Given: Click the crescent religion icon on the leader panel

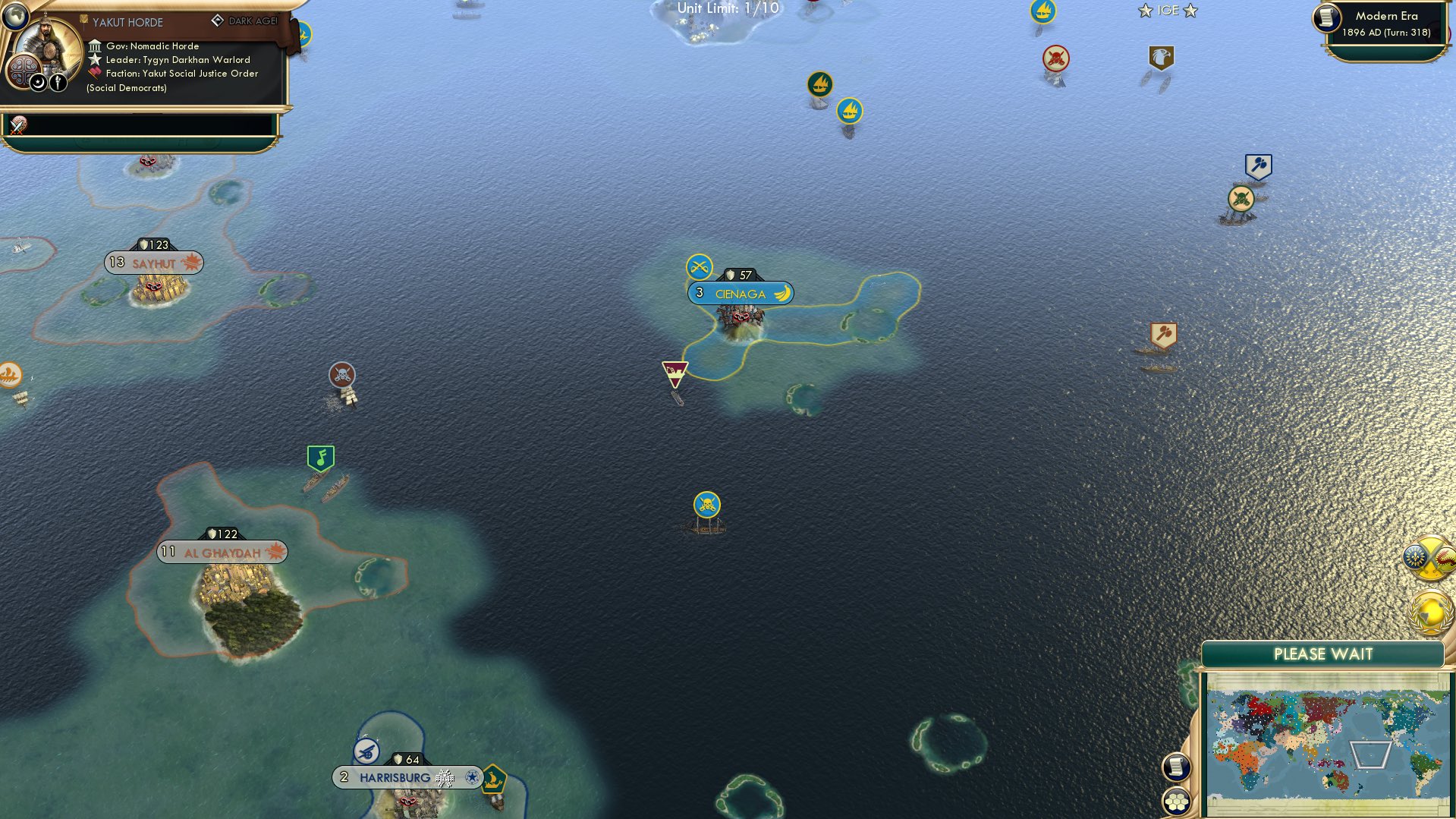Looking at the screenshot, I should click(x=37, y=83).
